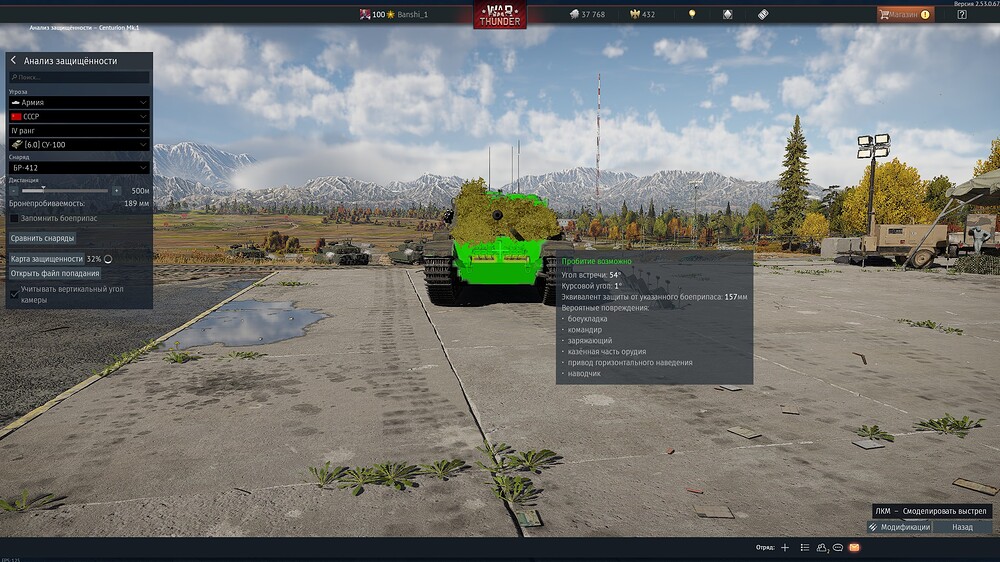Viewport: 1000px width, 562px height.
Task: Click the plus icon next to Отряд
Action: (785, 548)
